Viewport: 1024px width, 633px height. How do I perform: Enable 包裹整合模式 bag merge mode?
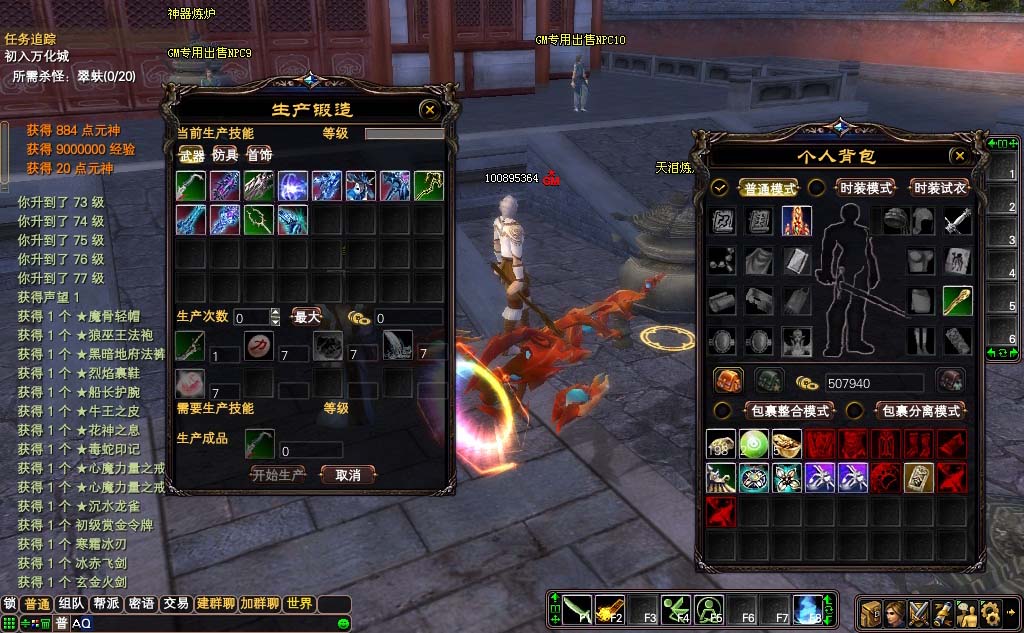[789, 411]
